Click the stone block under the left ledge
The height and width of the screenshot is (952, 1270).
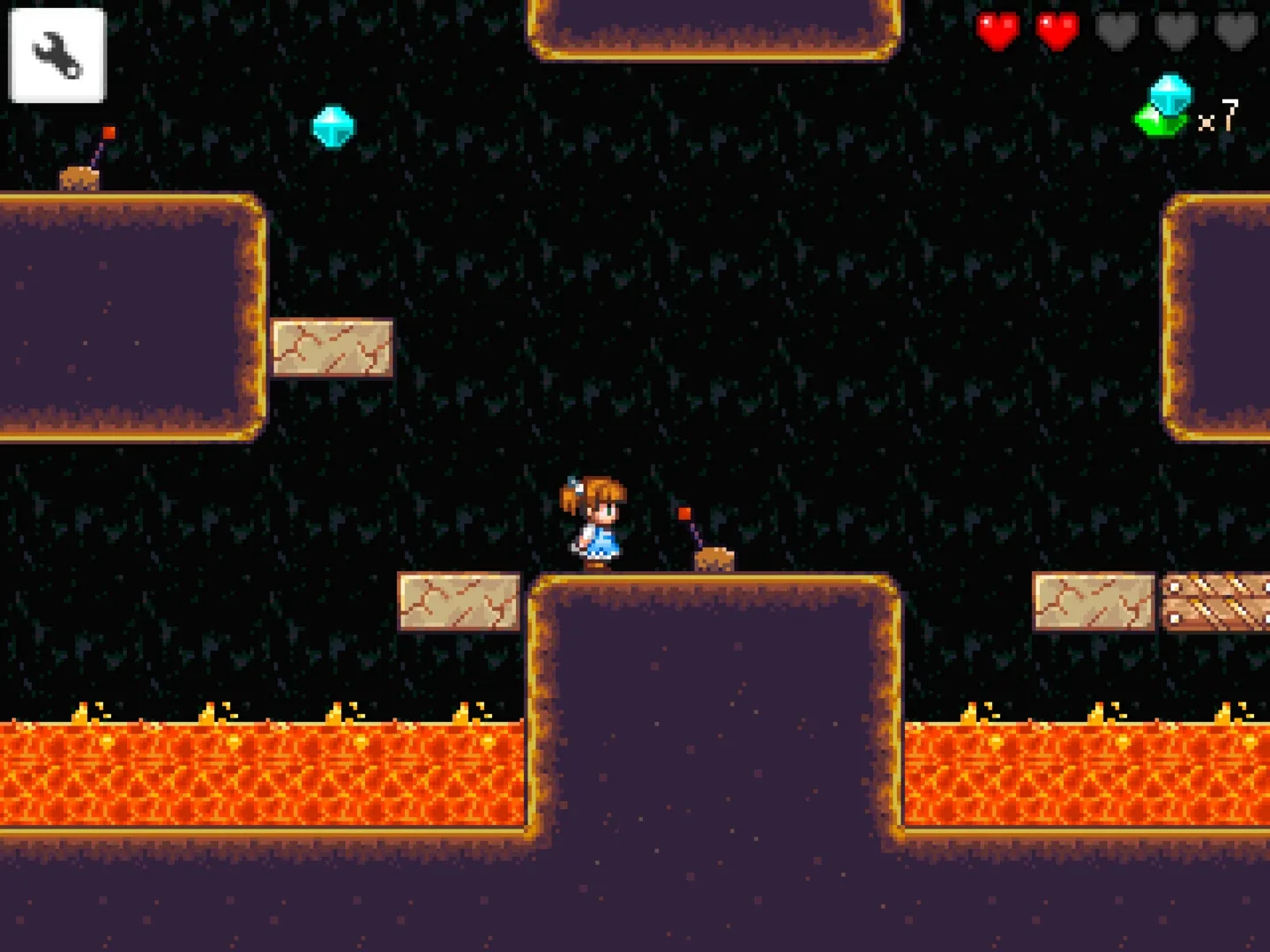pyautogui.click(x=332, y=350)
